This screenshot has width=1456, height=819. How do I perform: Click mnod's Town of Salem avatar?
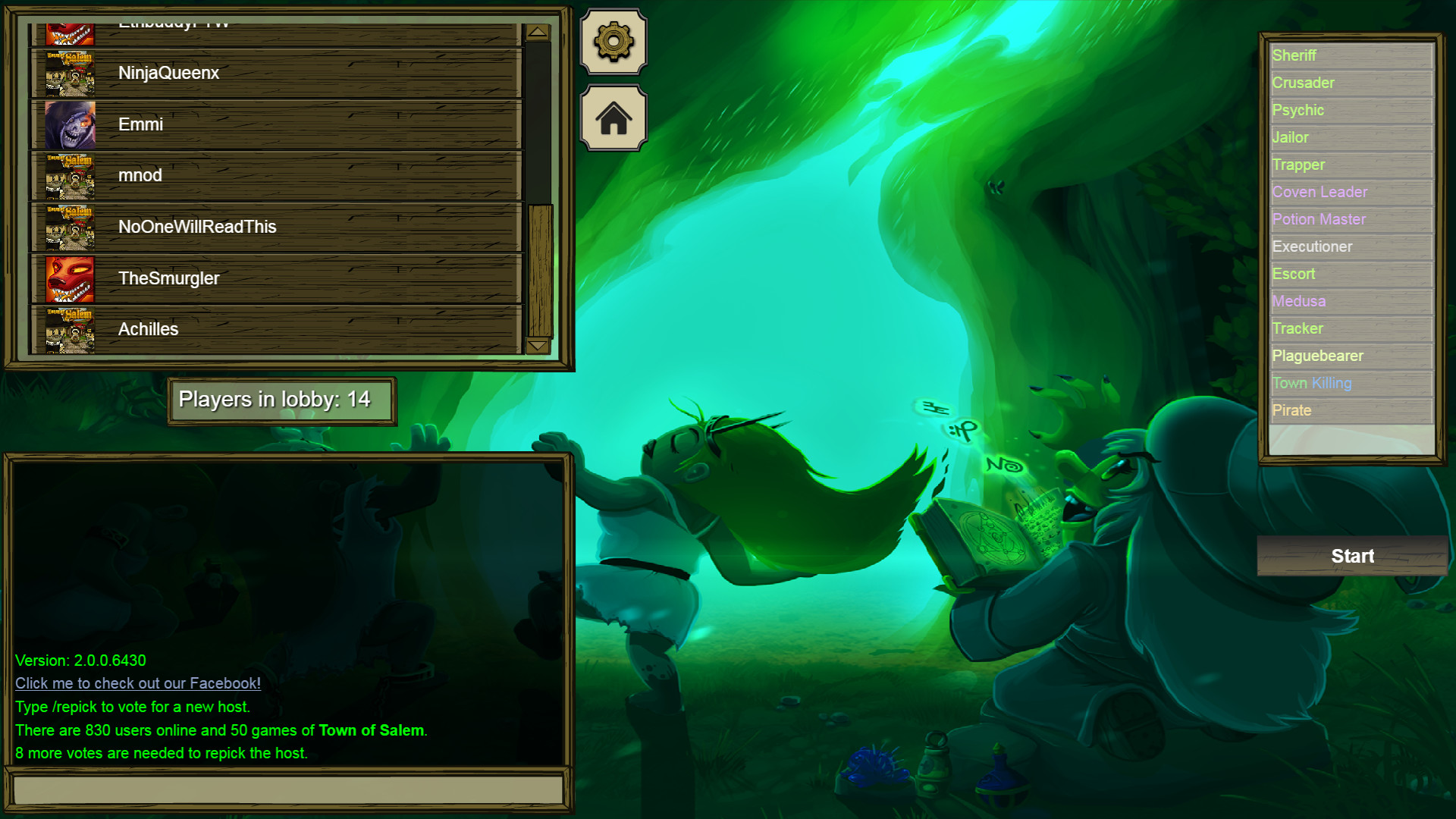click(x=70, y=175)
